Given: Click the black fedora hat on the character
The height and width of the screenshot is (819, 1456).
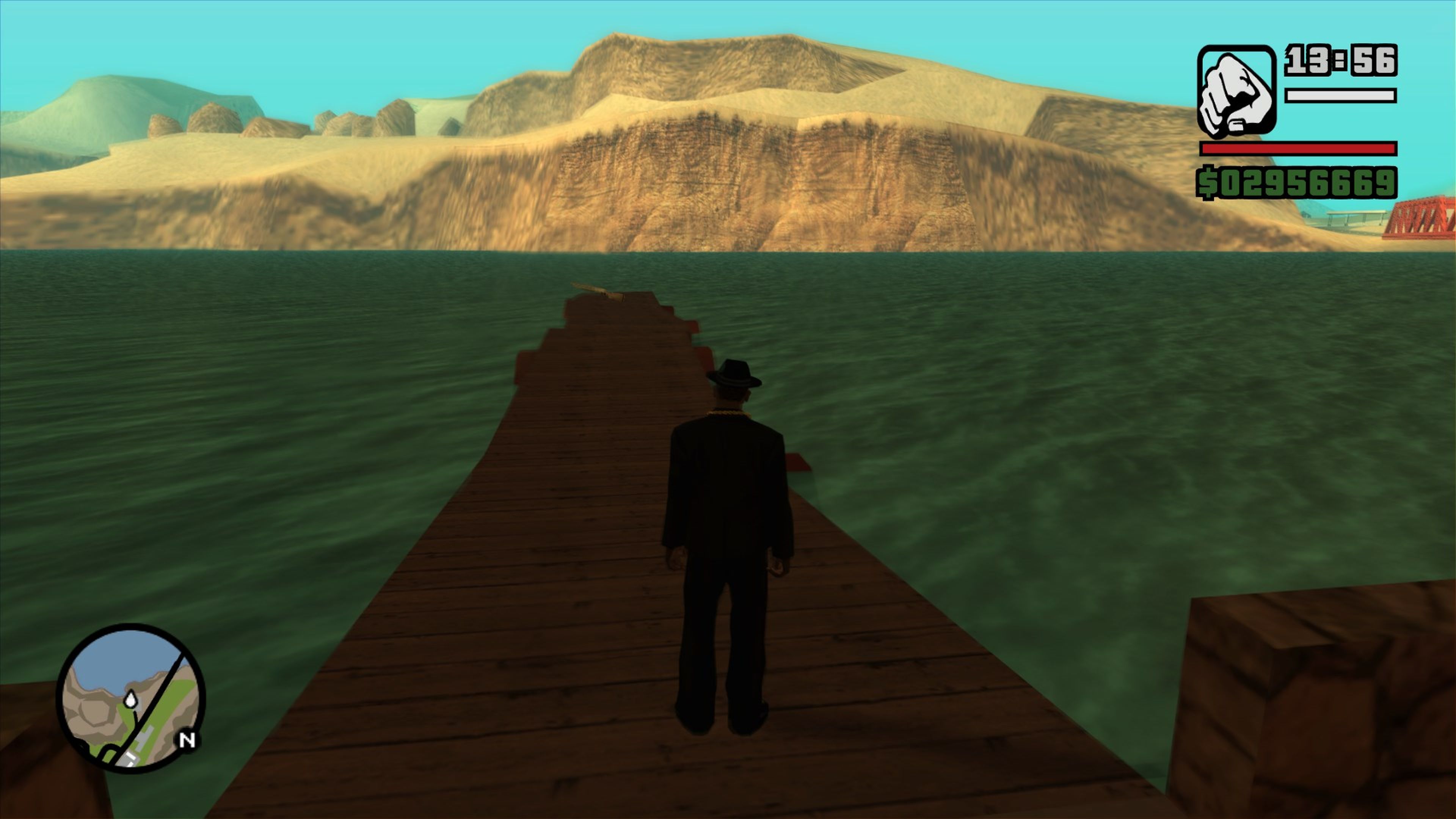Looking at the screenshot, I should 733,373.
